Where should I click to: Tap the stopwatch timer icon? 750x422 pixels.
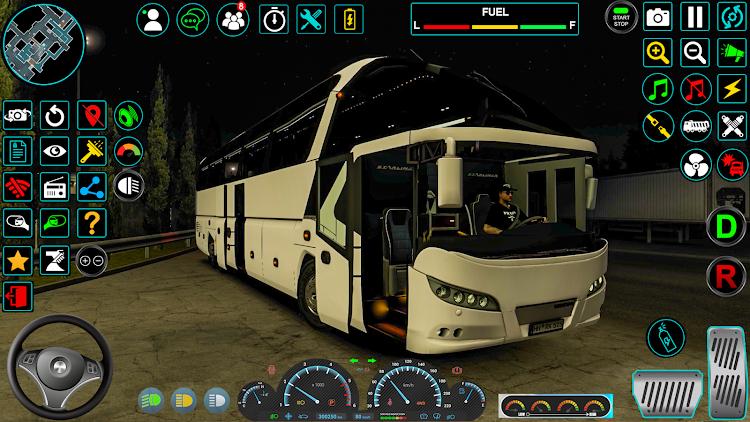coord(274,19)
